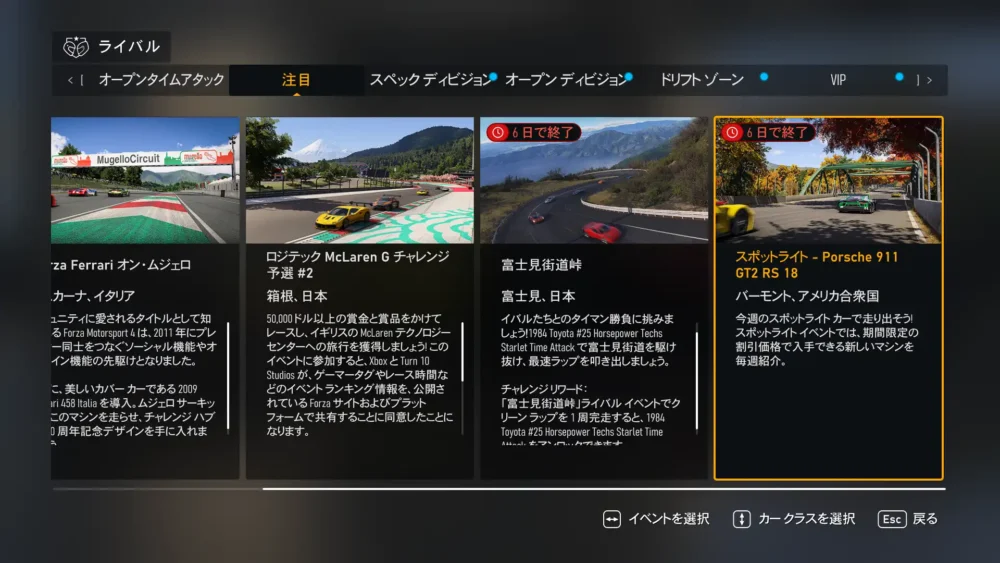Open the ロジテック McLaren G チャレンジ event card
This screenshot has height=563, width=1000.
pyautogui.click(x=360, y=298)
